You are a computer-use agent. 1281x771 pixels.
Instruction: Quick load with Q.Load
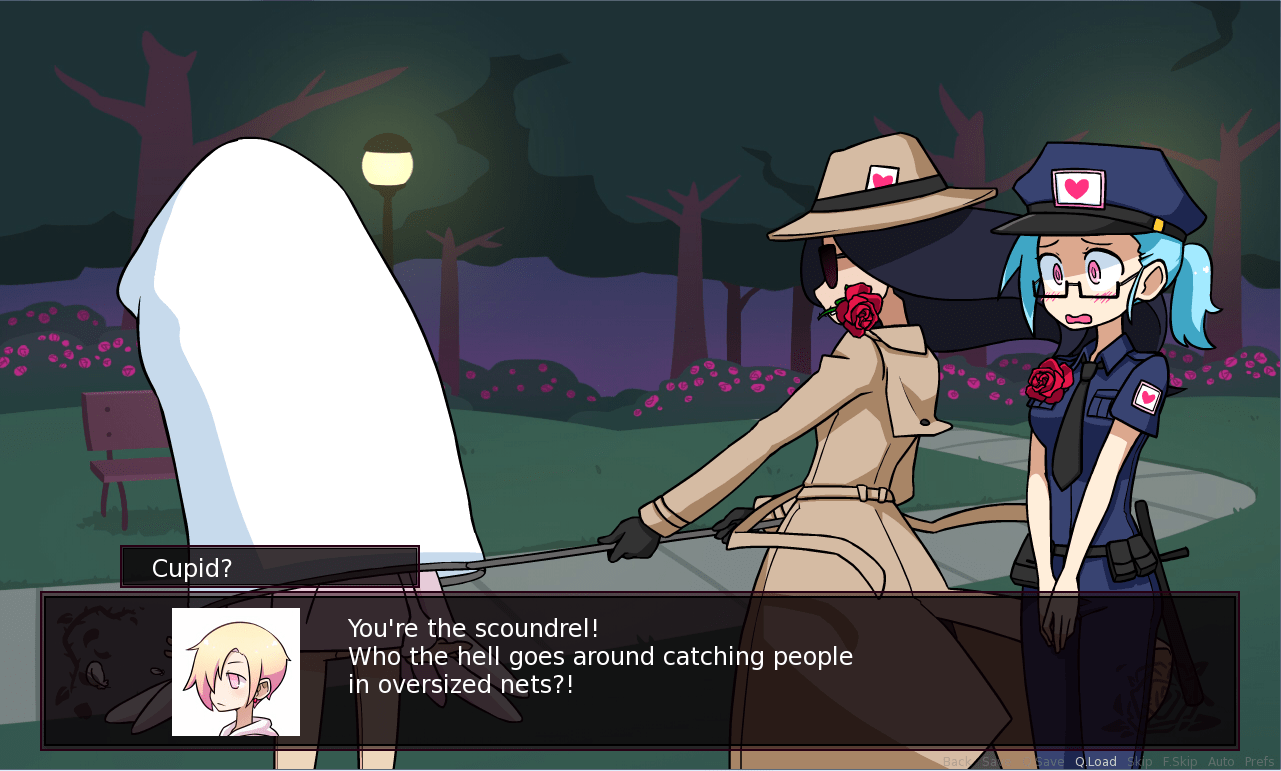(1096, 762)
